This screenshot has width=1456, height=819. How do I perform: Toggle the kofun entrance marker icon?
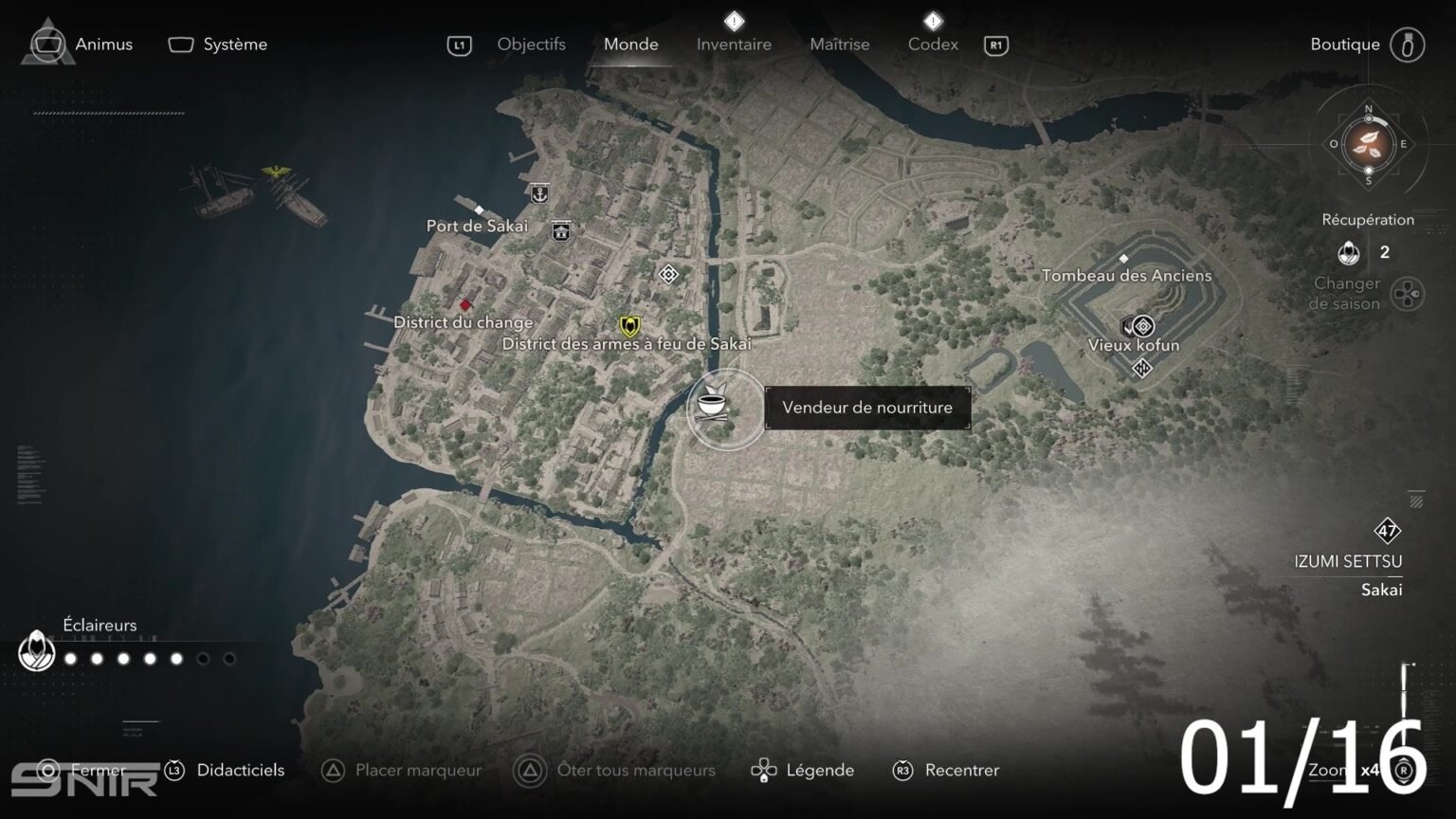coord(1142,368)
